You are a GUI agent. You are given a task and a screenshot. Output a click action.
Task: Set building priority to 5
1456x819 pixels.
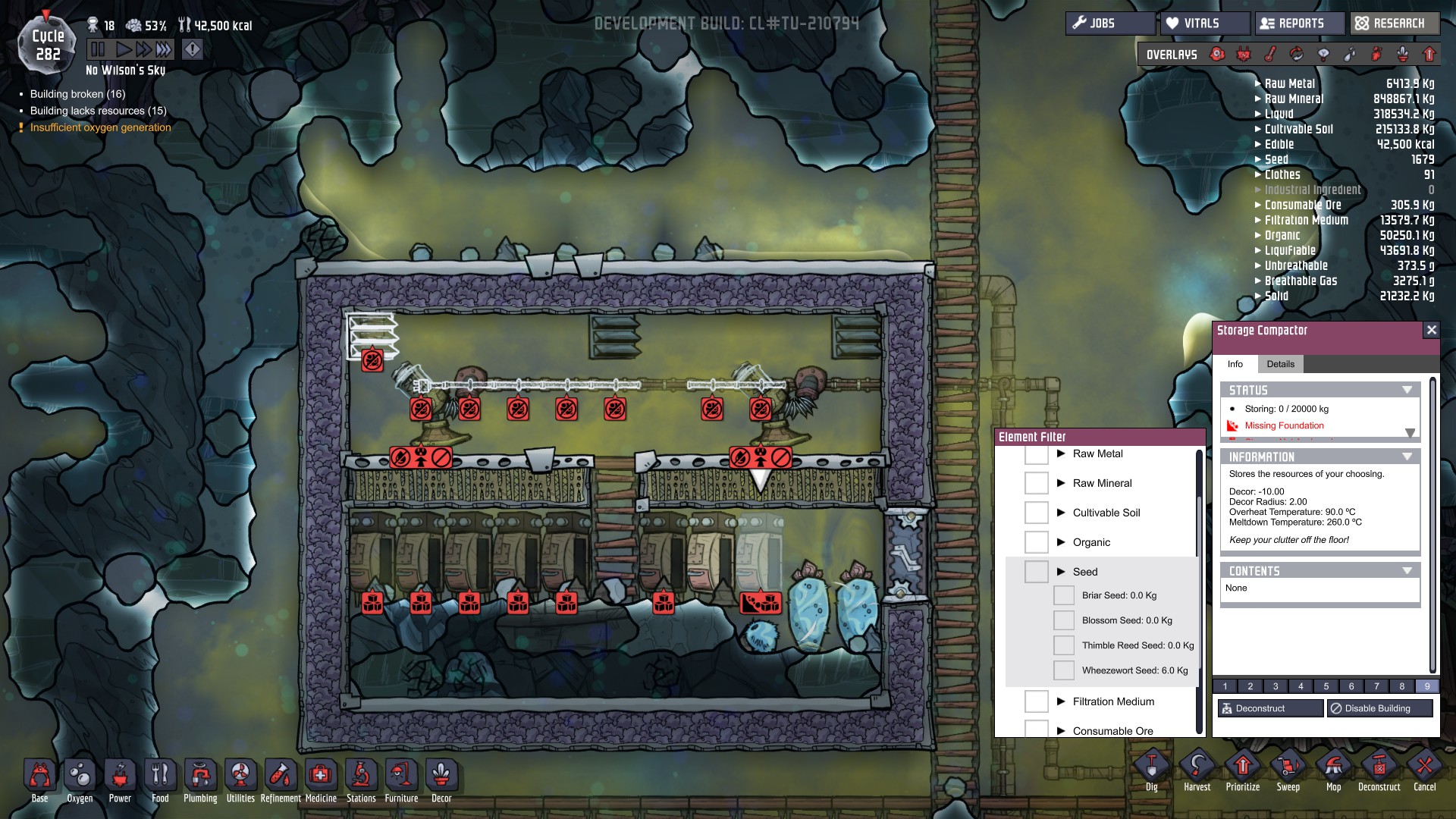tap(1326, 686)
